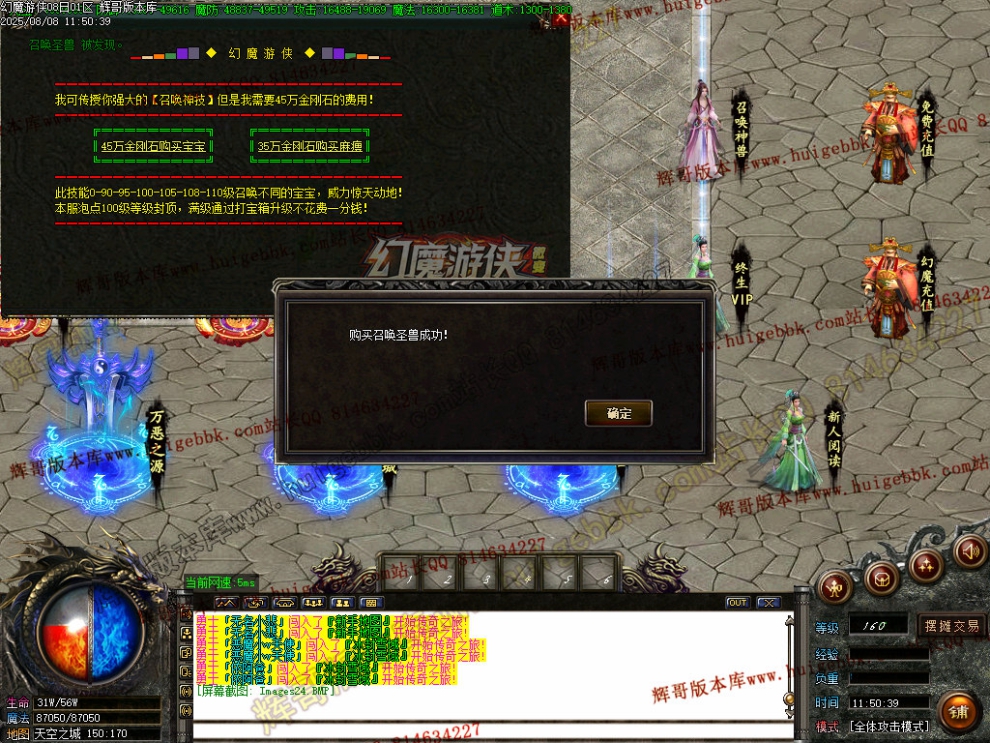
Task: Open the 摆摊交易 stall trading button
Action: pos(951,626)
